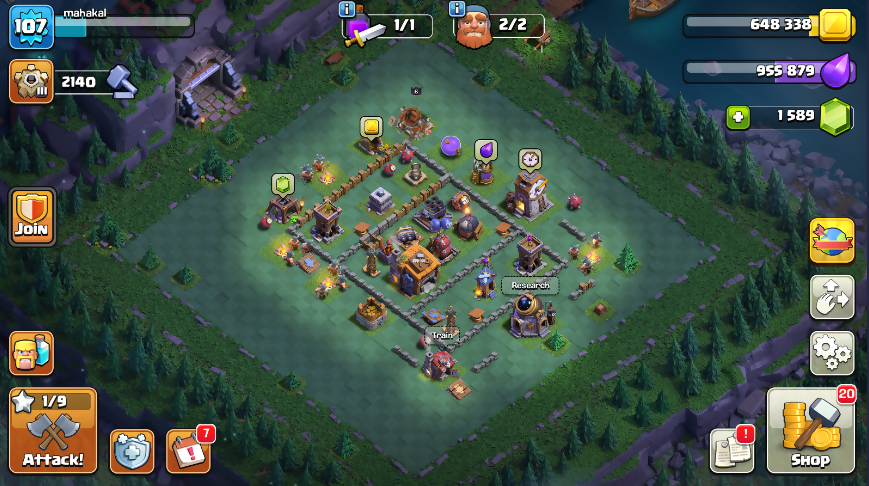Collect the green gem bubble
869x486 pixels.
point(283,184)
